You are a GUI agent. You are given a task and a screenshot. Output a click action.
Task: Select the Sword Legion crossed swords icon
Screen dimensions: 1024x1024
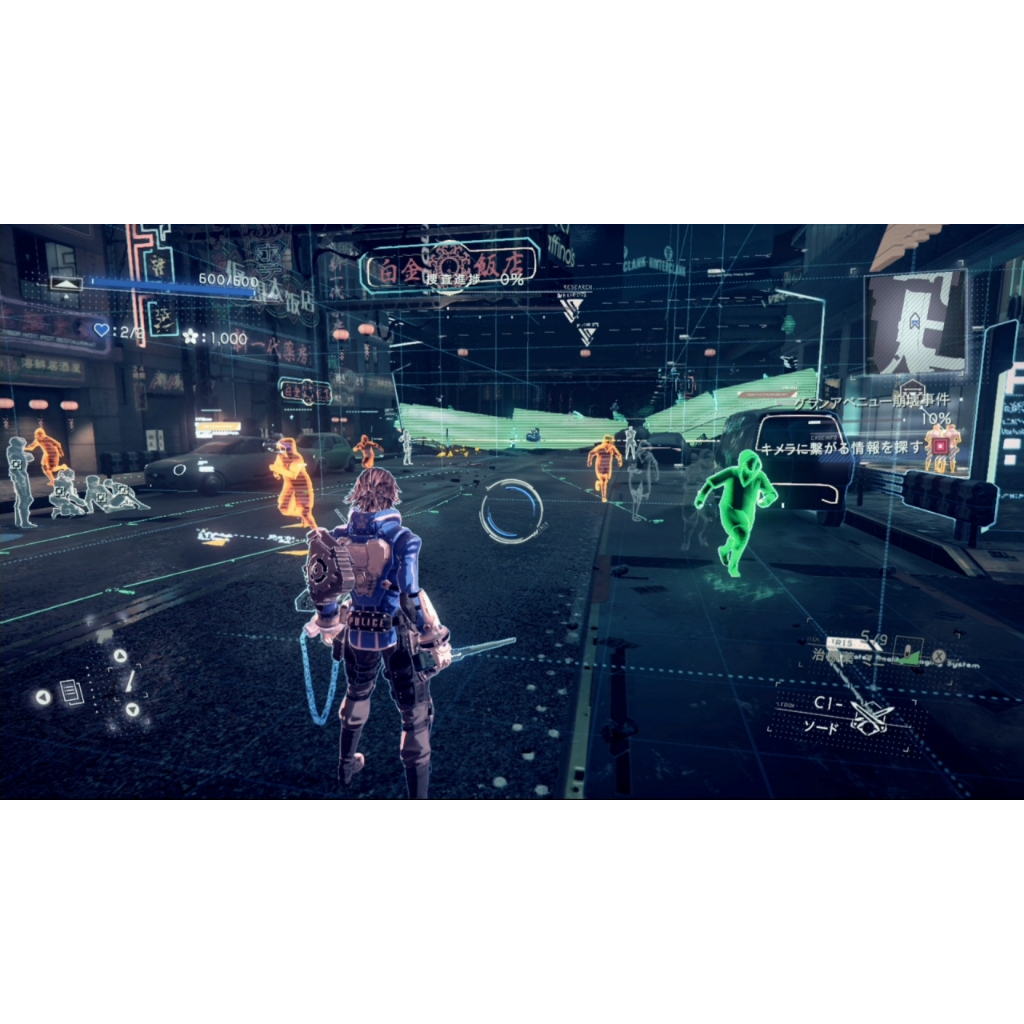pos(870,716)
